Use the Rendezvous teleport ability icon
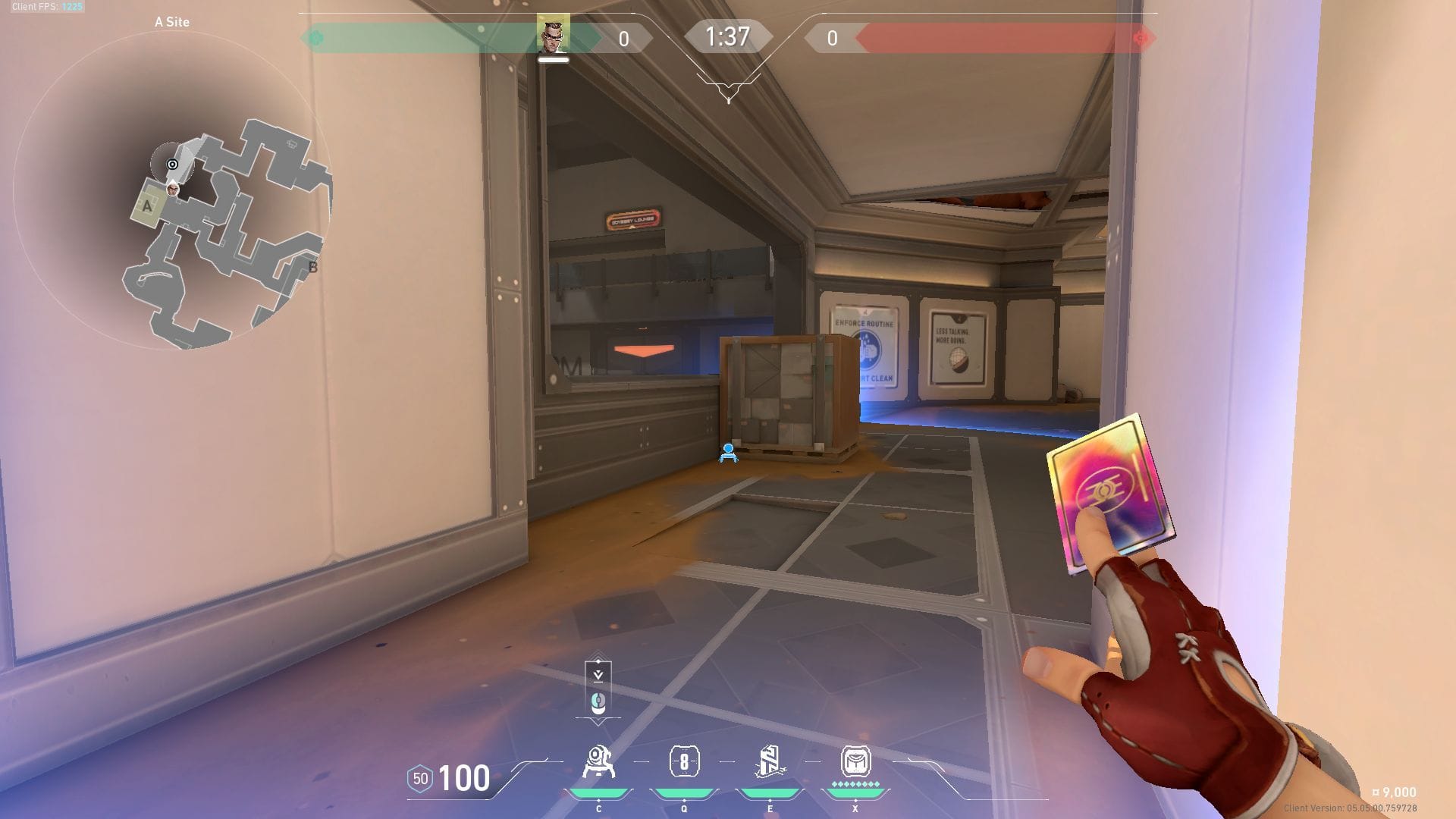Screen dimensions: 1456x819 click(770, 762)
